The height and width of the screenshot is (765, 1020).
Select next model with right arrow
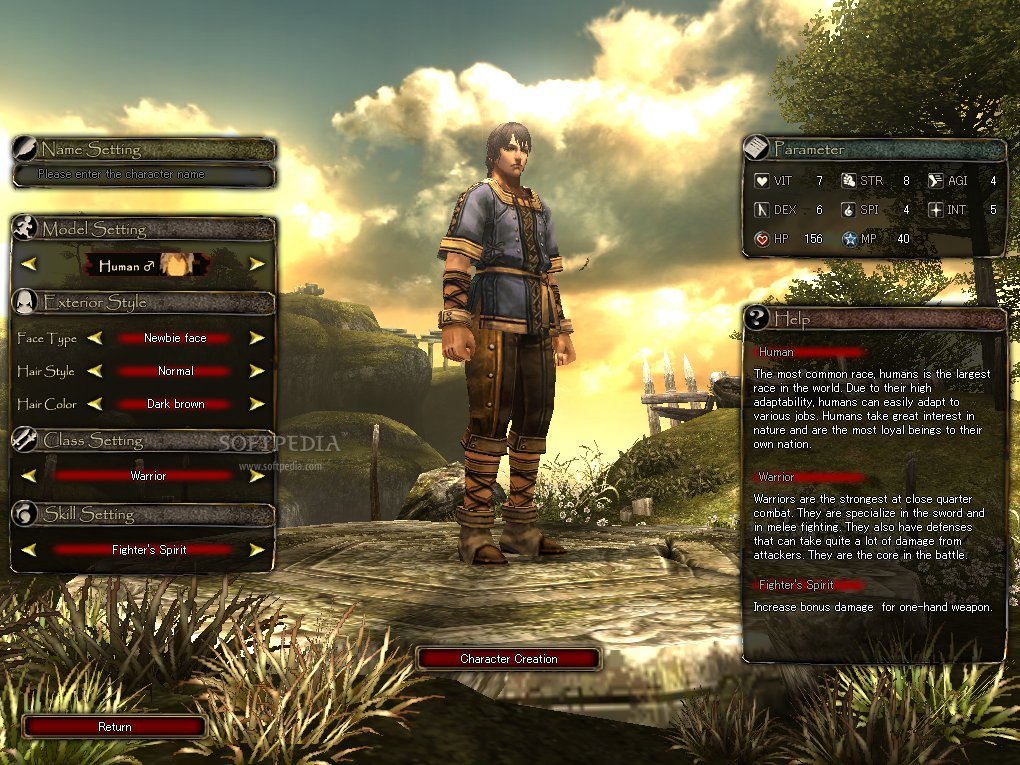click(x=257, y=264)
